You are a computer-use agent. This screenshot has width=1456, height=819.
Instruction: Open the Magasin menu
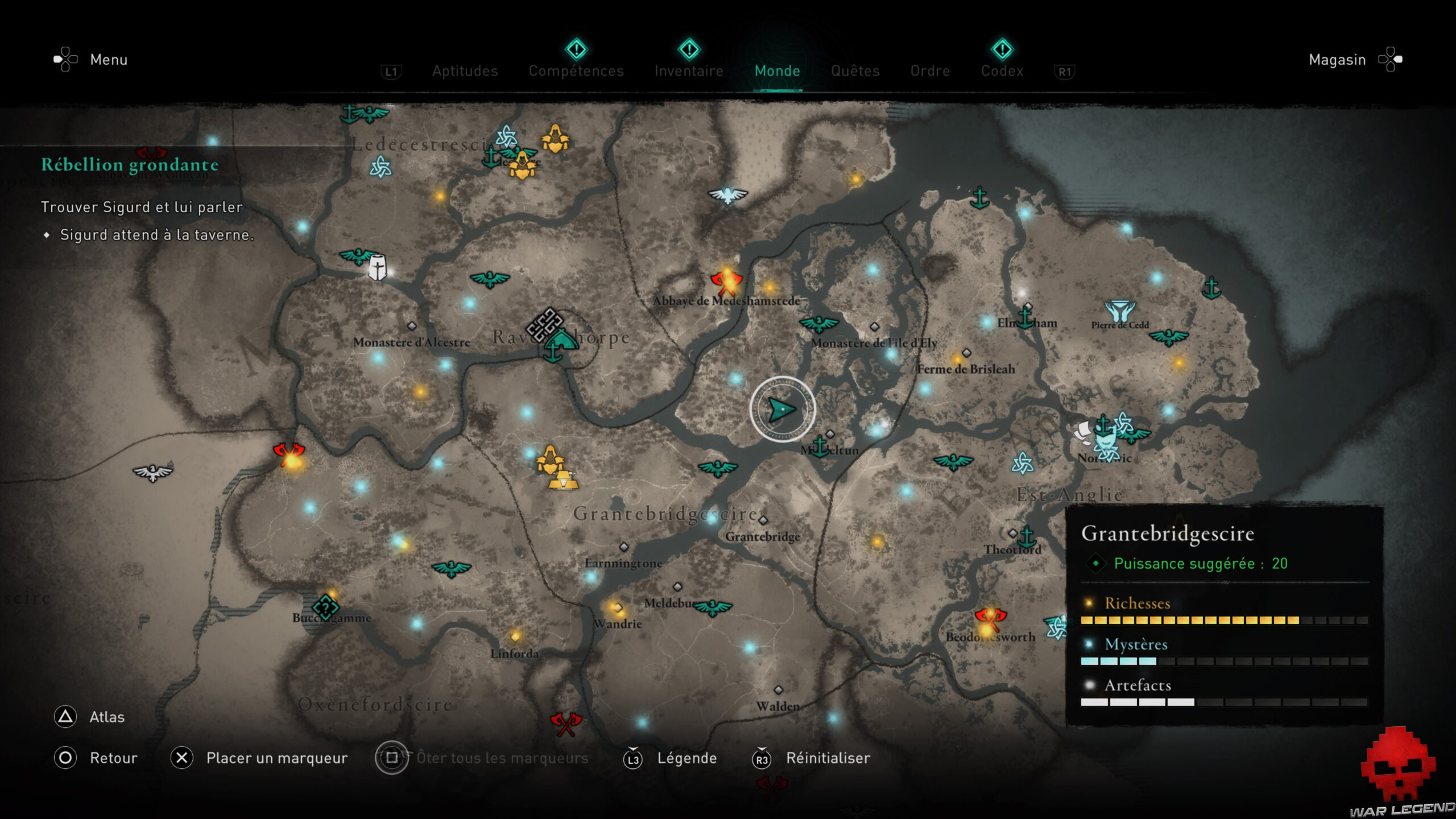pos(1337,59)
